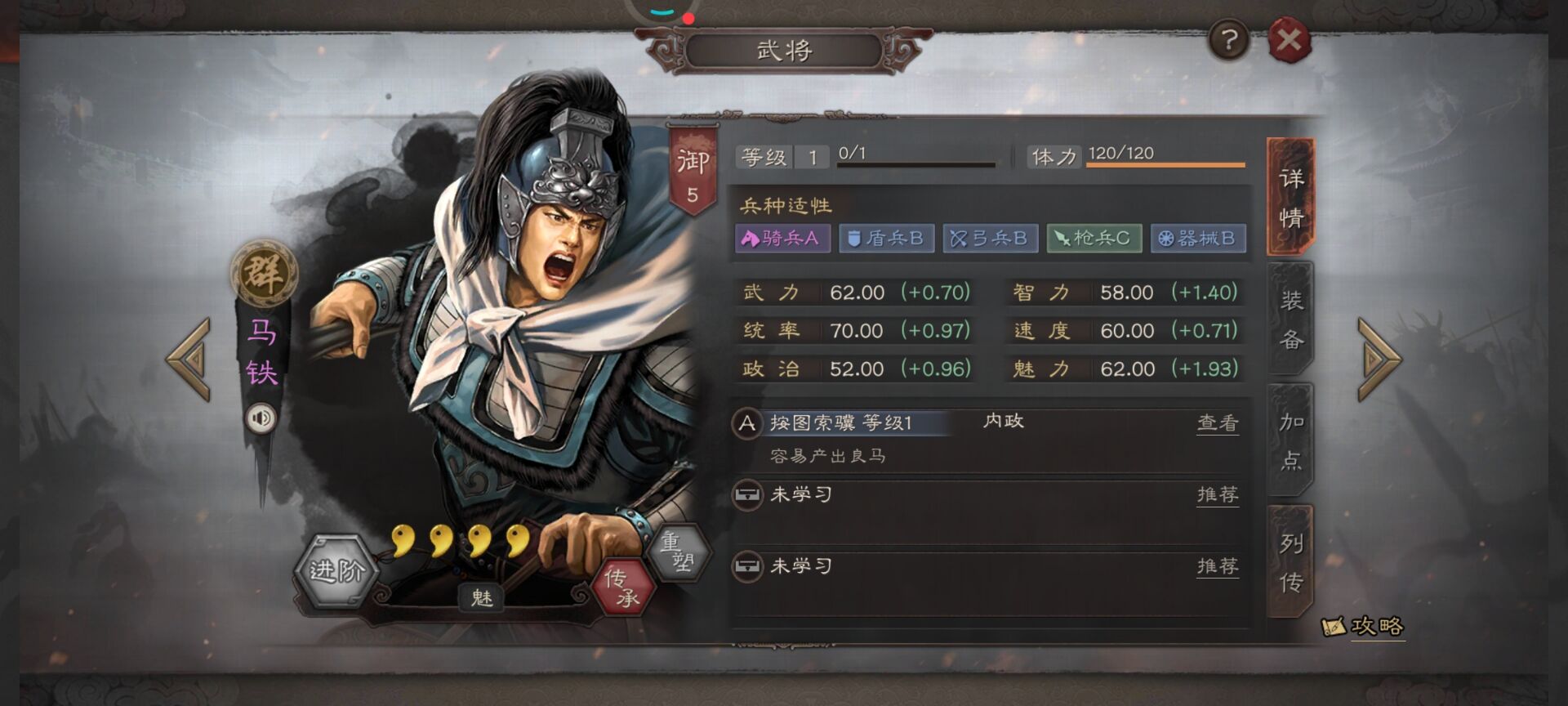Click the 弓兵B archer aptitude icon
Image resolution: width=1568 pixels, height=706 pixels.
click(991, 239)
